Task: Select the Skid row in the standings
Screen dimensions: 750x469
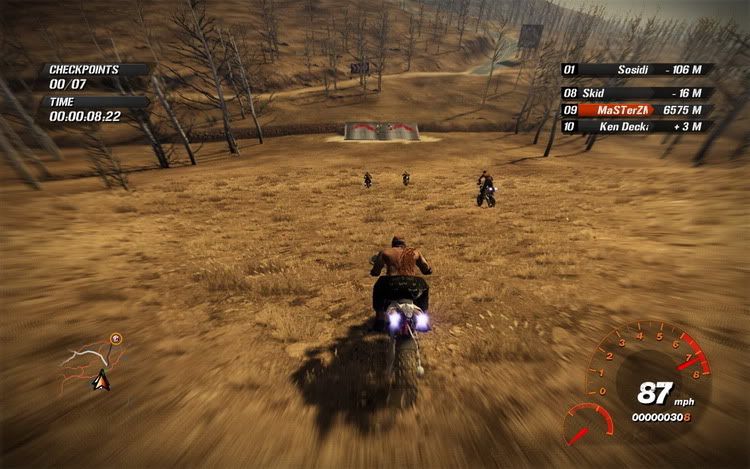Action: click(636, 93)
